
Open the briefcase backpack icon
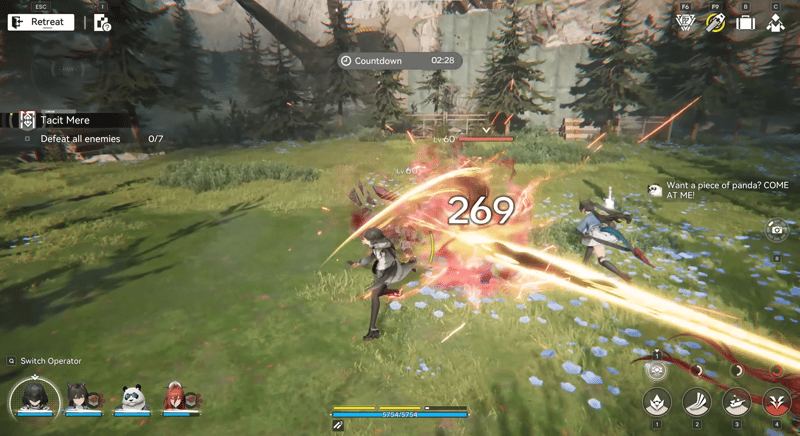(x=745, y=23)
